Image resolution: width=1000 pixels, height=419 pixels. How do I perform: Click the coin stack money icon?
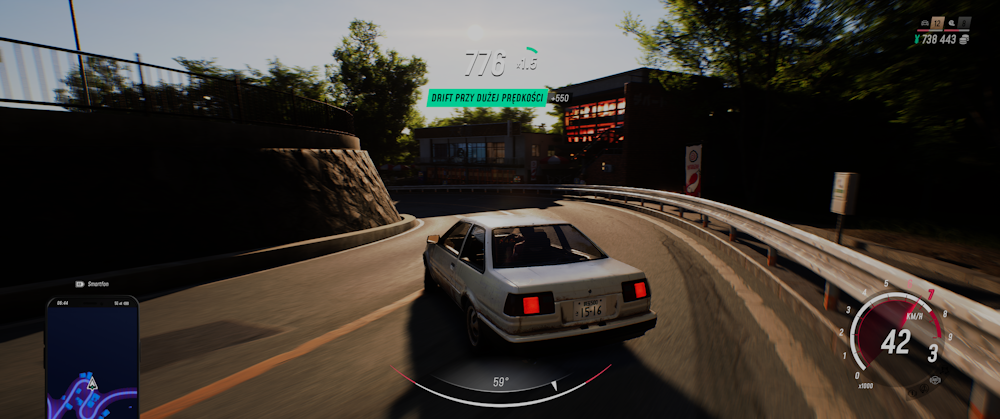[964, 40]
